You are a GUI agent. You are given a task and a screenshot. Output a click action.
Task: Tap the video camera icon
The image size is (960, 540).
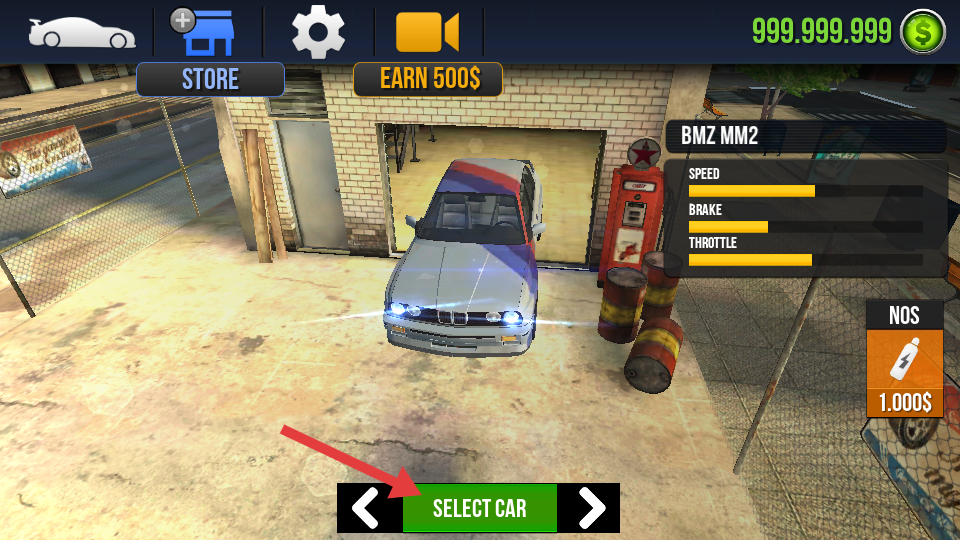427,32
